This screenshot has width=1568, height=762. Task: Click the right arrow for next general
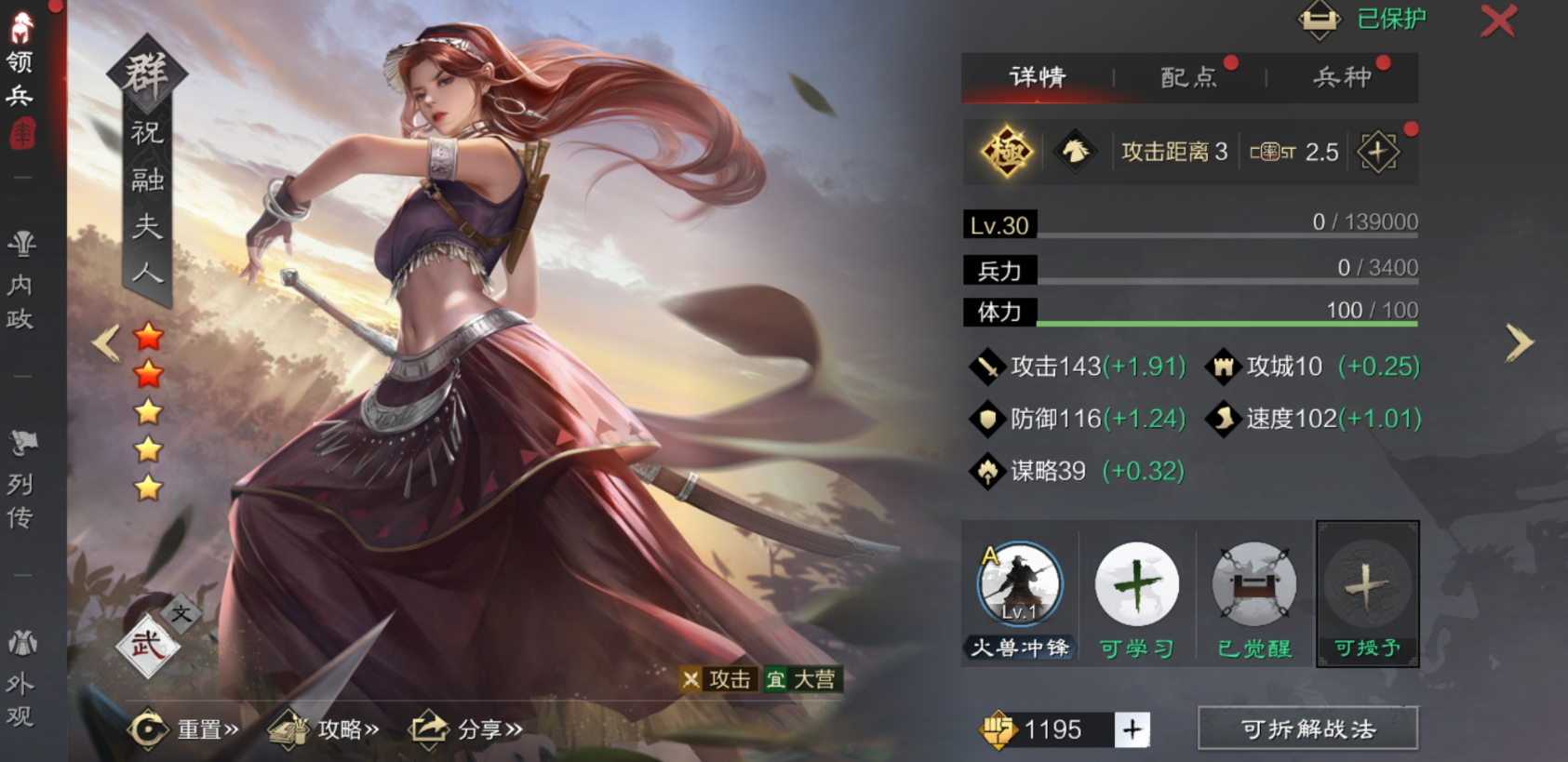pos(1518,343)
